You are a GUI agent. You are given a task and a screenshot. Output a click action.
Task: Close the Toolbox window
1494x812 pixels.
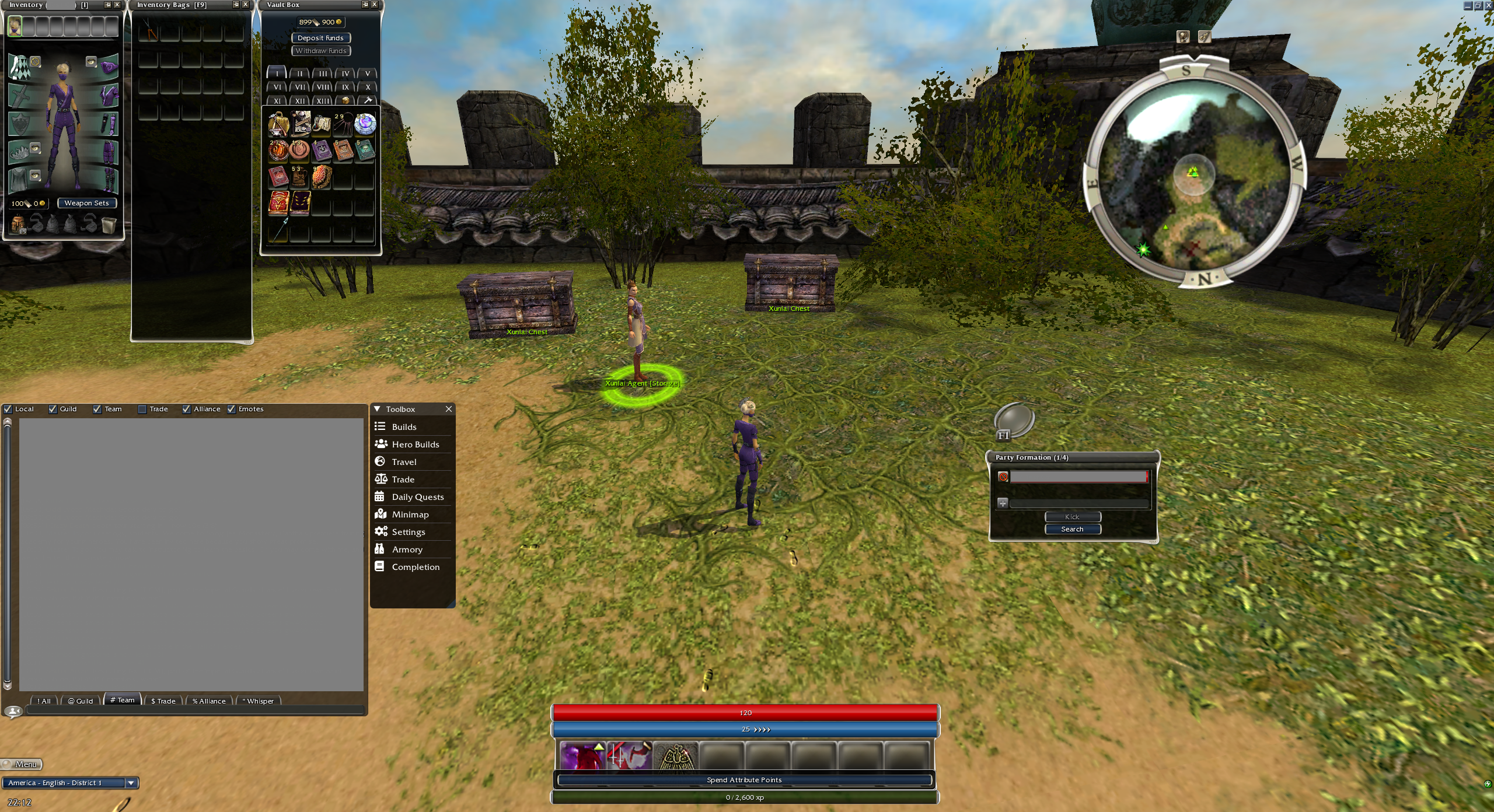449,409
